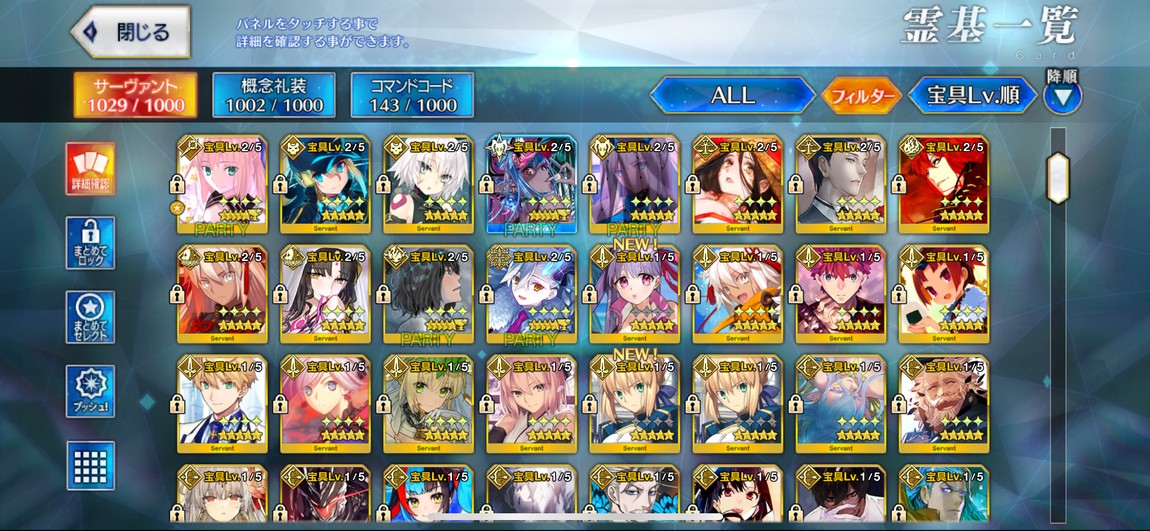This screenshot has height=531, width=1150.
Task: Choose the まとめてセレクト bulk select button
Action: pos(90,317)
